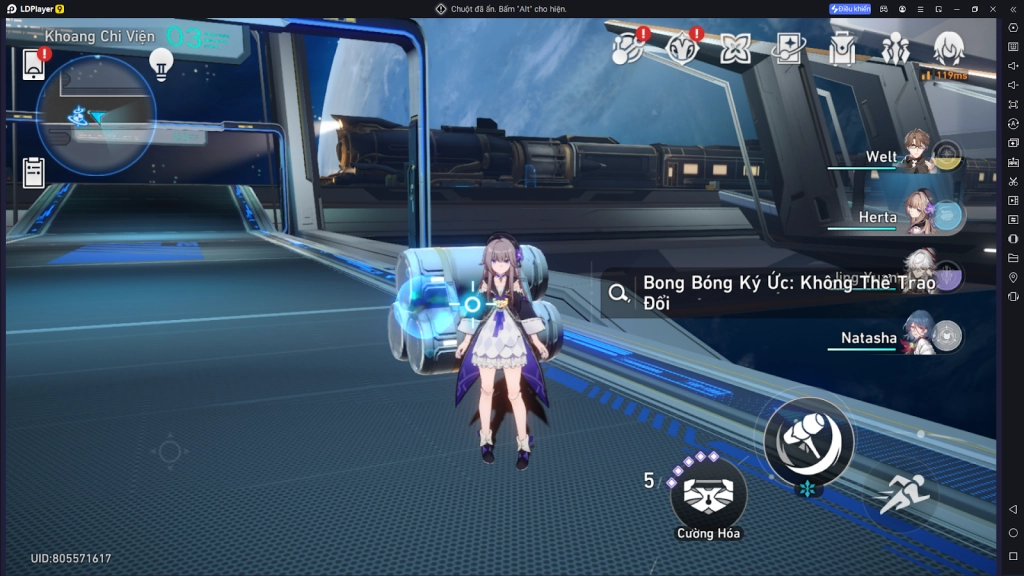Open the orbit icon with red alert
Screen dimensions: 1024x576
coord(629,48)
